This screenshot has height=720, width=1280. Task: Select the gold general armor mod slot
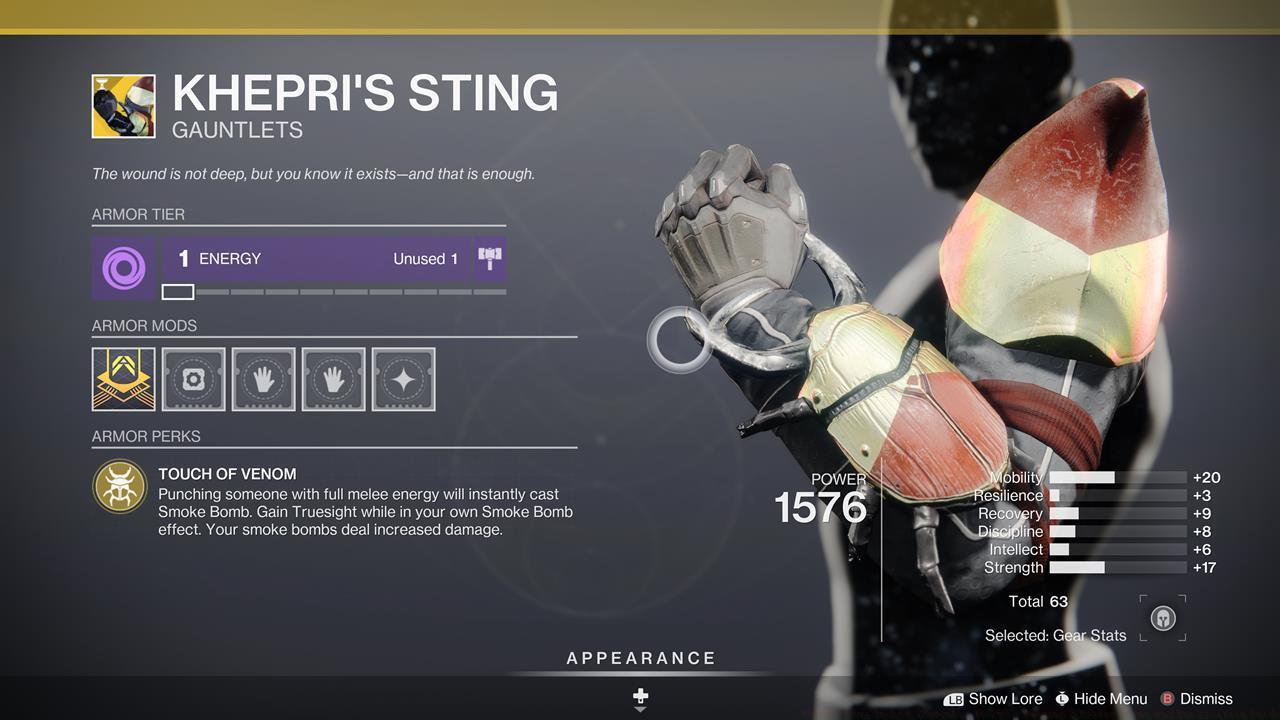[123, 378]
